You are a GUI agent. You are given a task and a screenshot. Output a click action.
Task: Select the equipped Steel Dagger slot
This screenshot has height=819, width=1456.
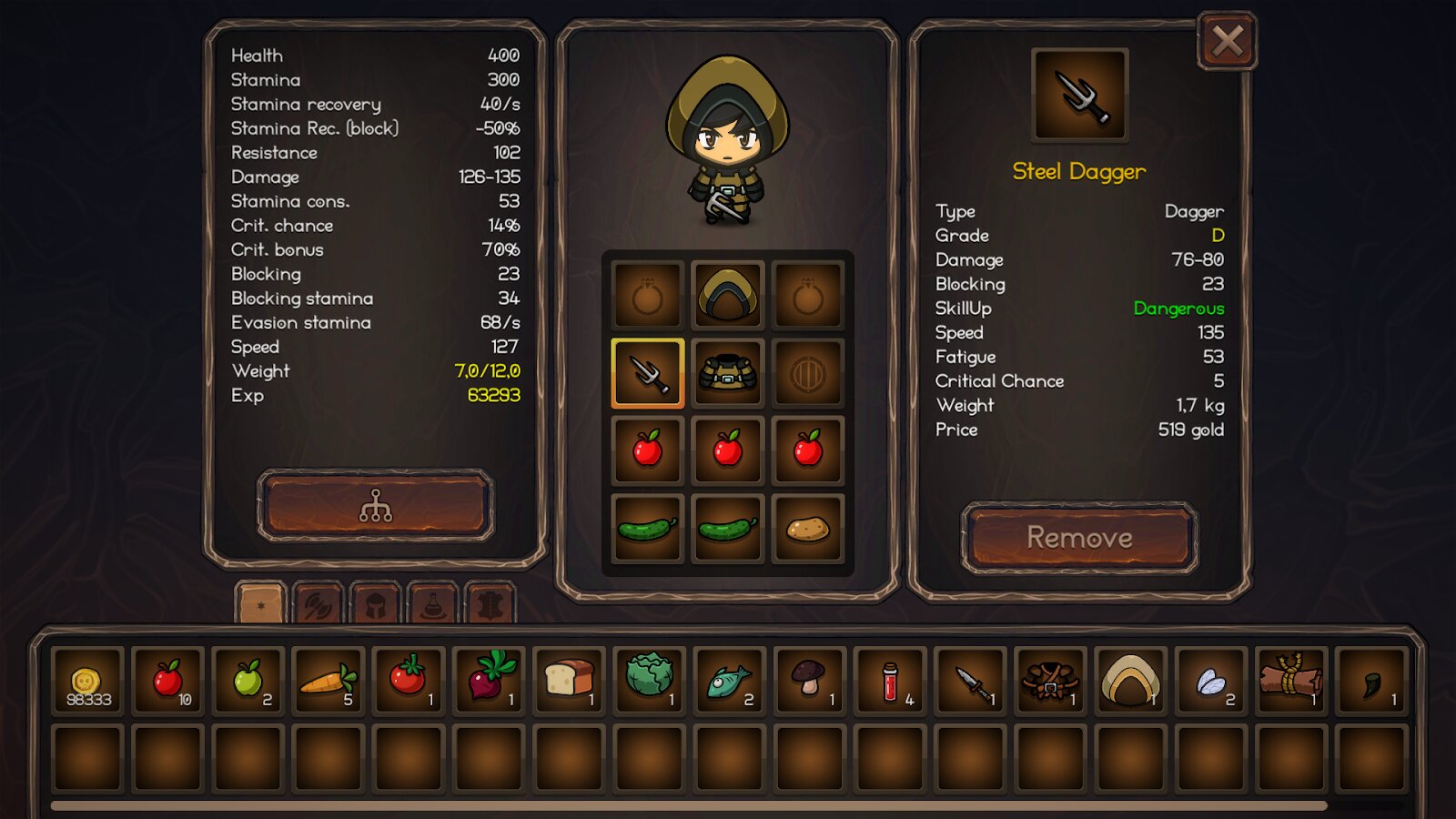pyautogui.click(x=648, y=373)
